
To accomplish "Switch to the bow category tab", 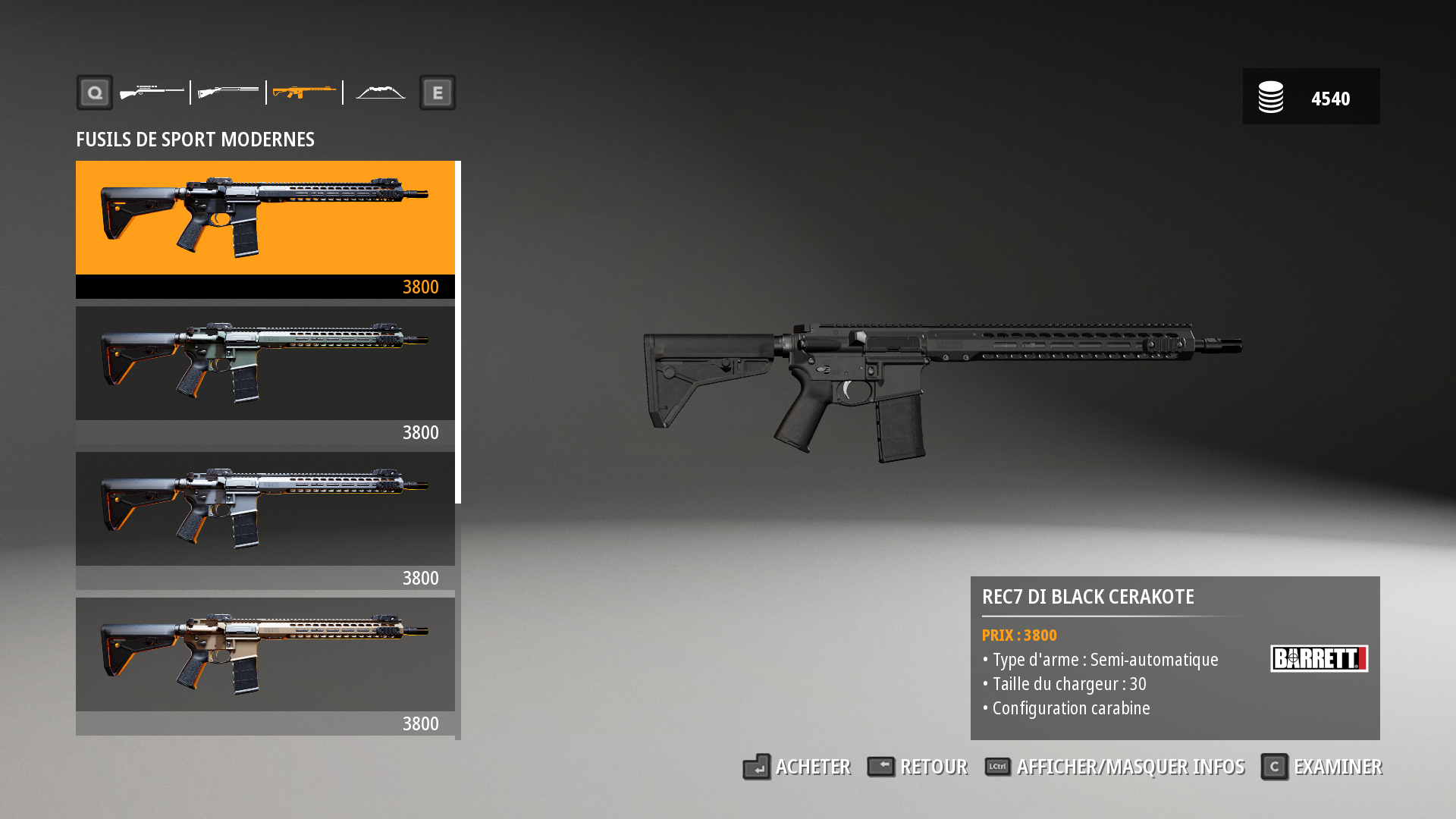I will pos(381,93).
